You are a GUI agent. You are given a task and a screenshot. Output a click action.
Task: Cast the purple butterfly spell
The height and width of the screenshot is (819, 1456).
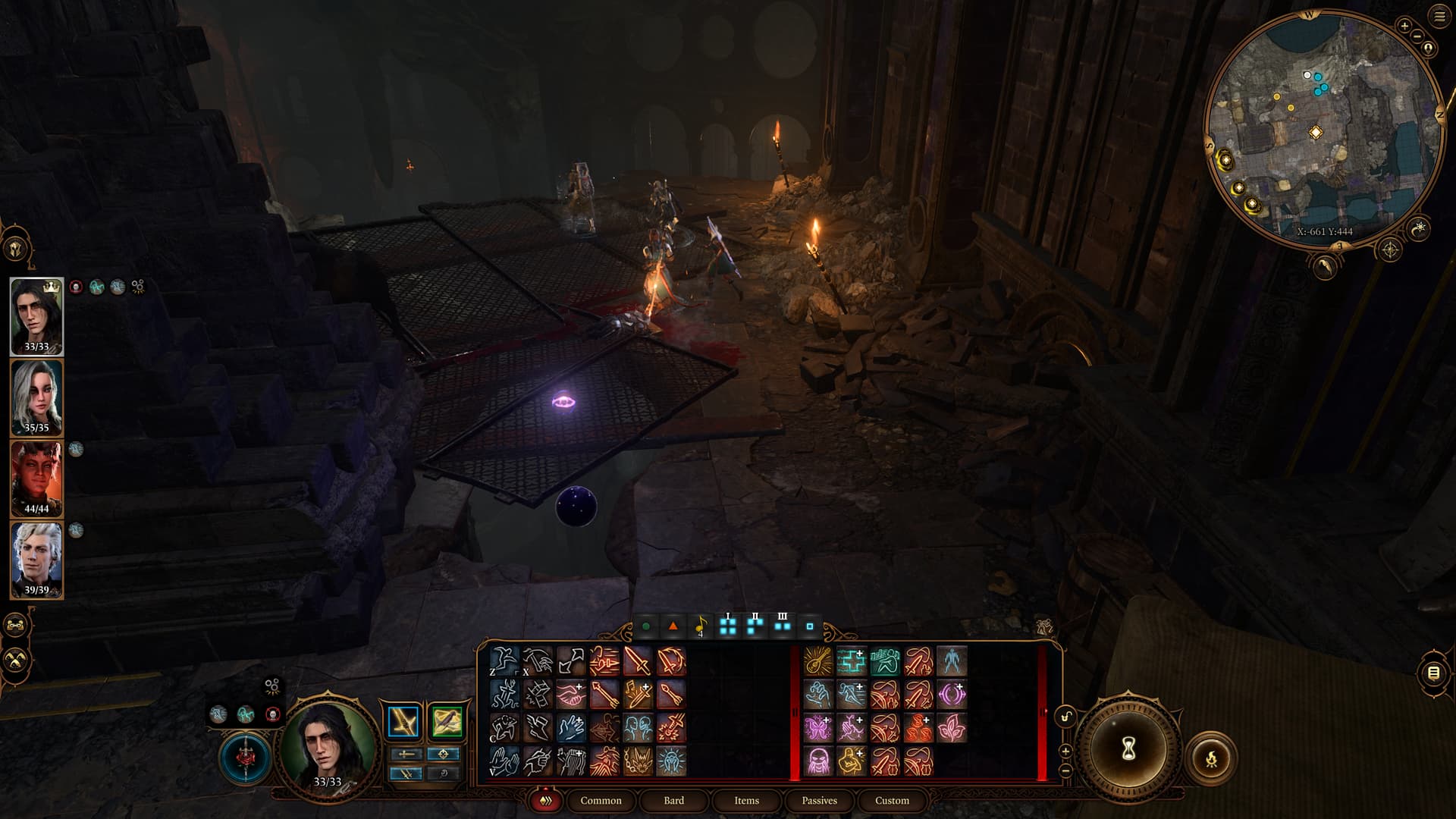click(x=818, y=728)
